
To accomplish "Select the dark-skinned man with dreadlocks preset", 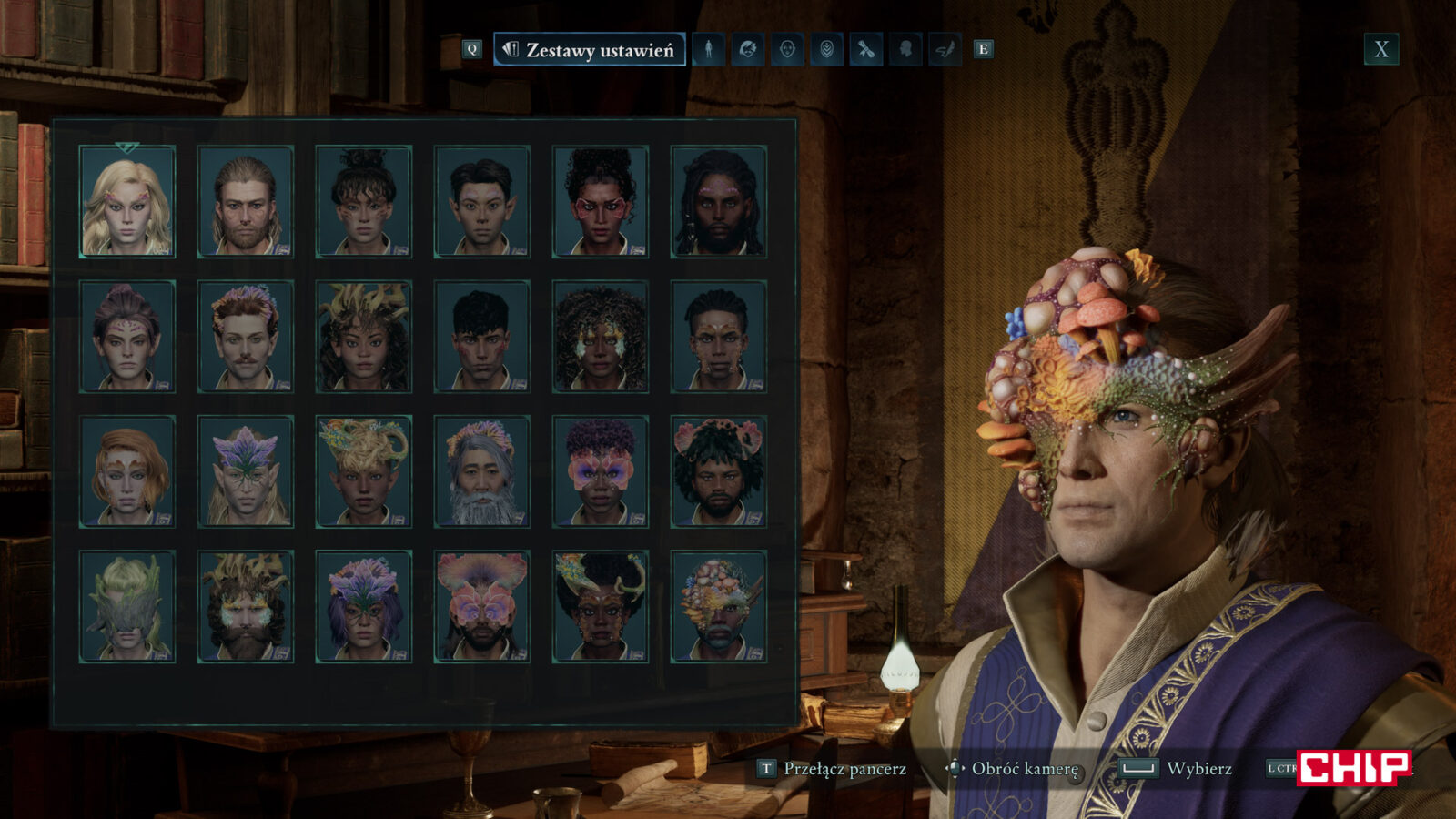I will (x=719, y=201).
